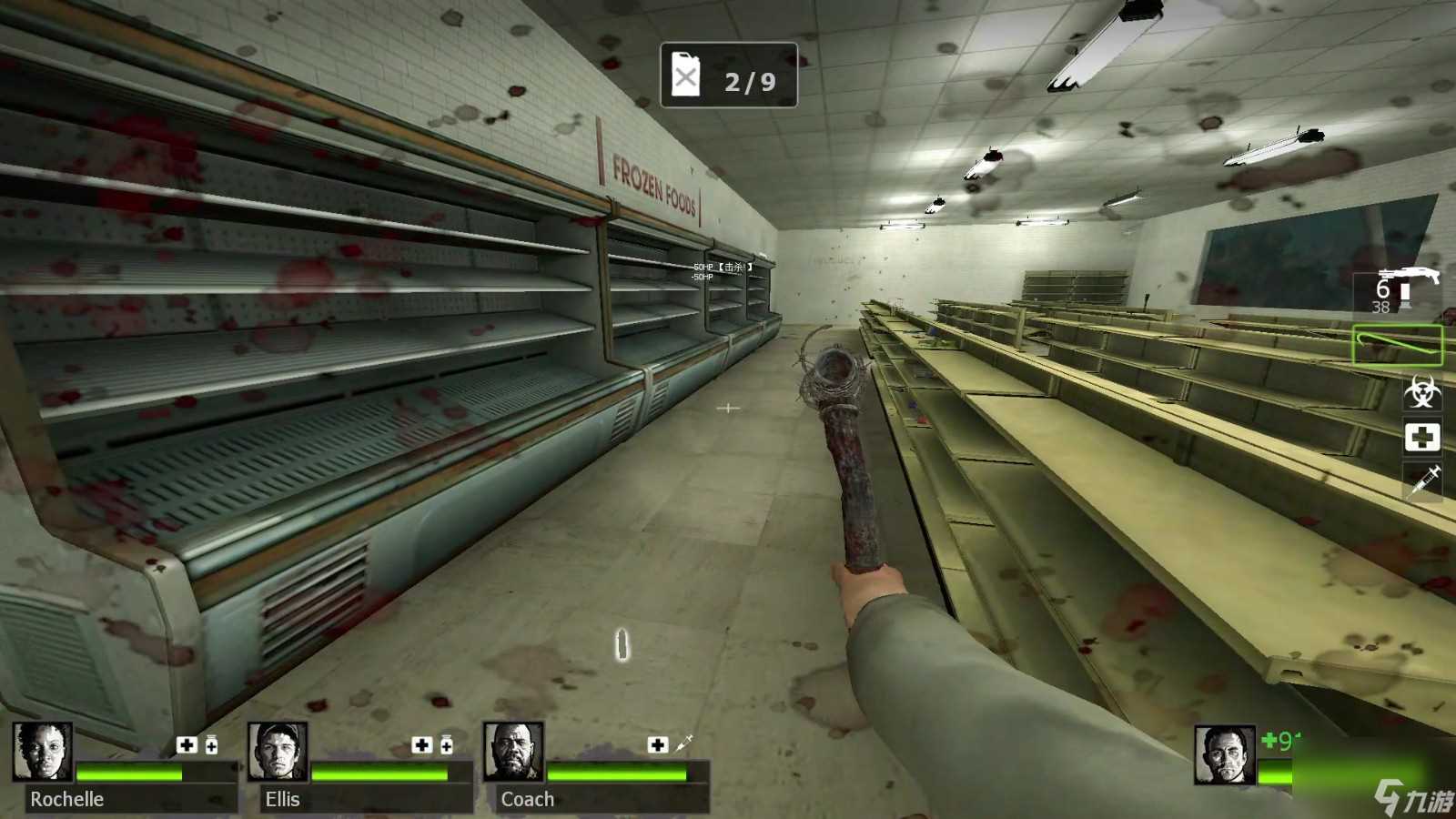Image resolution: width=1456 pixels, height=819 pixels.
Task: Click your own survivor portrait
Action: (x=1225, y=754)
